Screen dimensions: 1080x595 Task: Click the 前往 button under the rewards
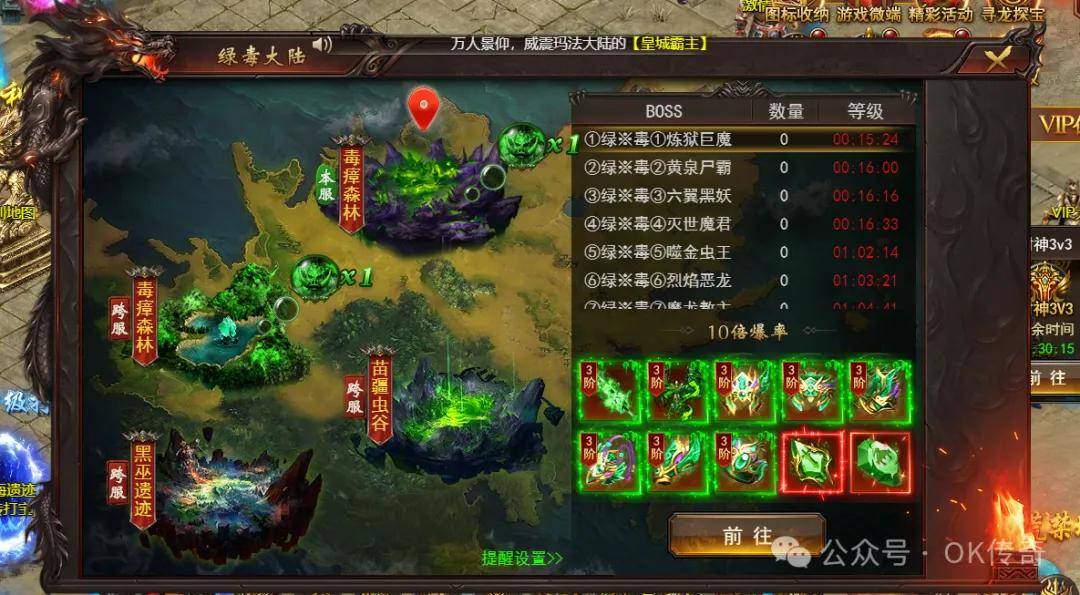[x=747, y=535]
